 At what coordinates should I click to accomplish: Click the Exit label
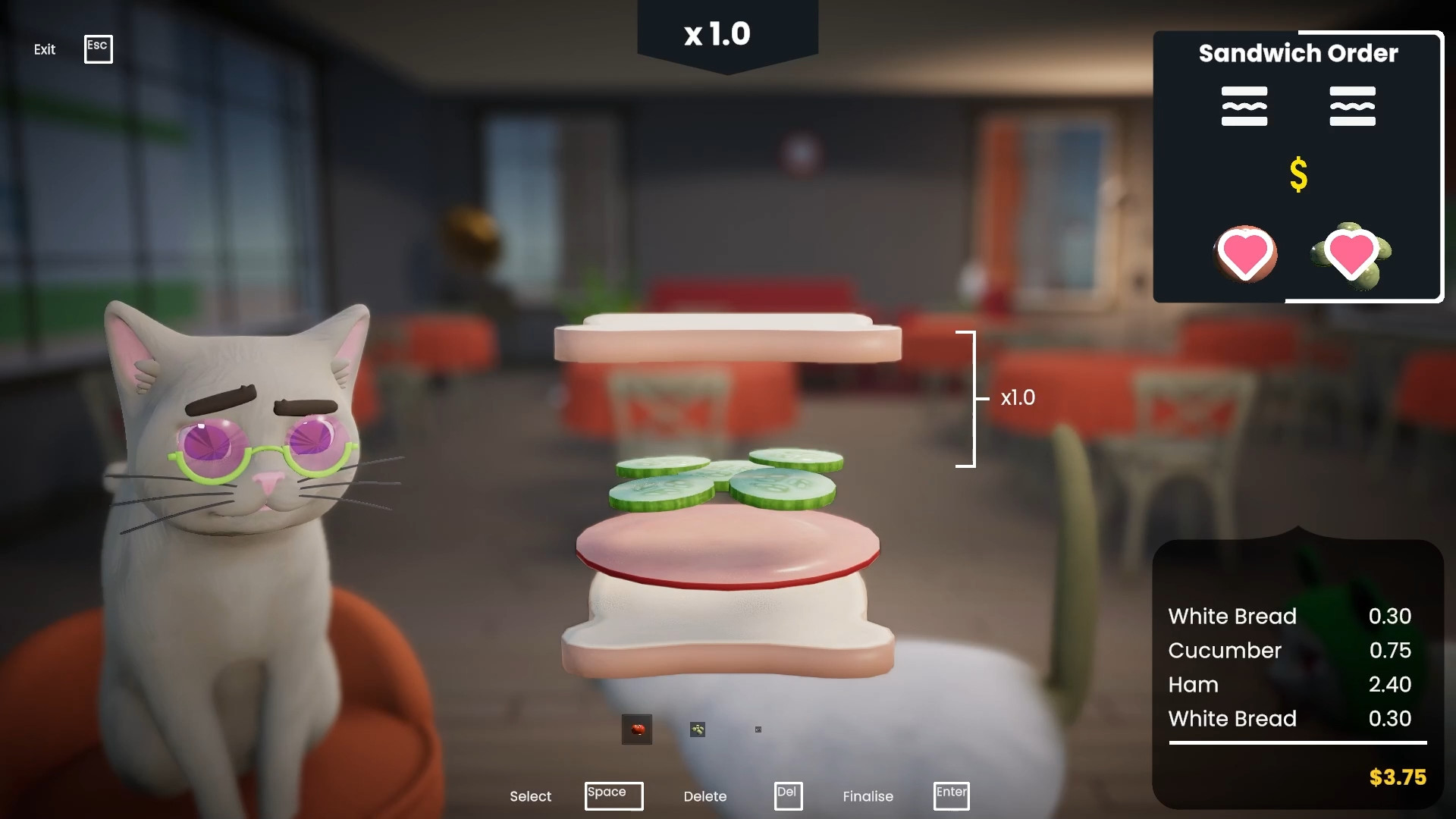(44, 49)
